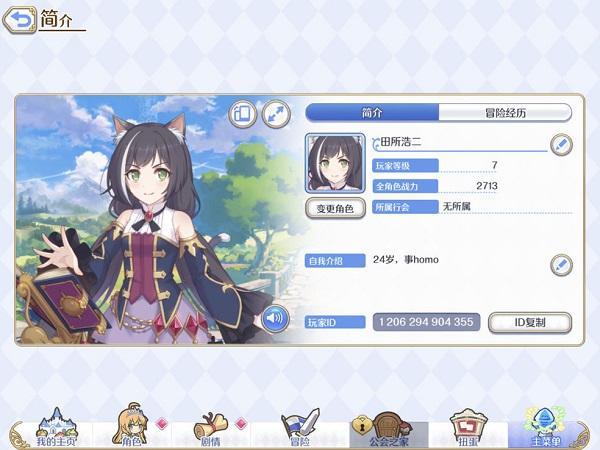Viewport: 600px width, 450px height.
Task: Select the 简介 tab
Action: [372, 113]
